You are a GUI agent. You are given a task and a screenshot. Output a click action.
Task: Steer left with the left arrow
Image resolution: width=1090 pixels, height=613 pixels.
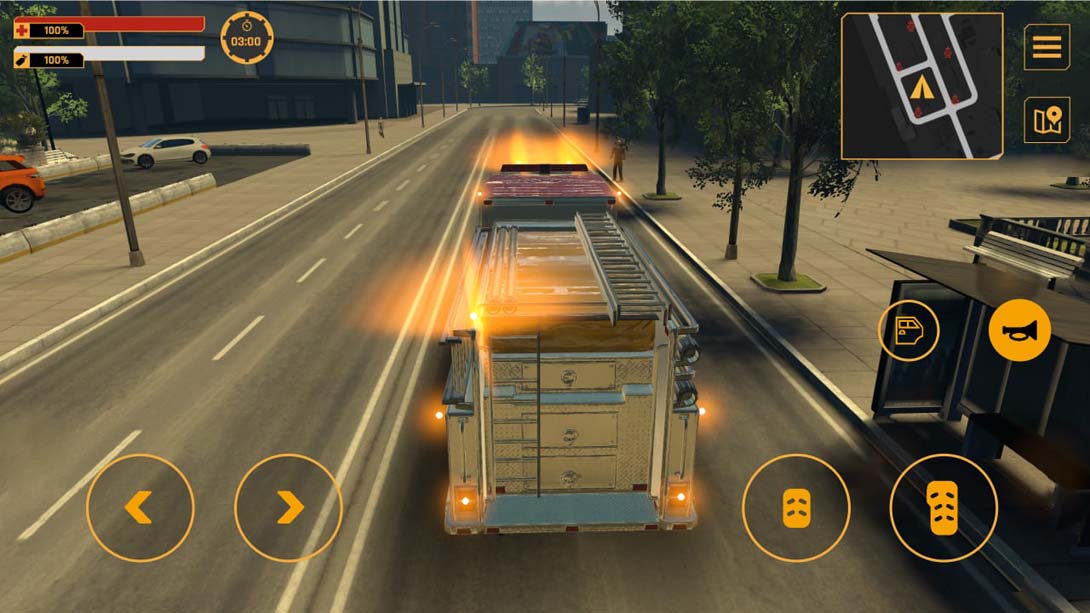[x=140, y=507]
